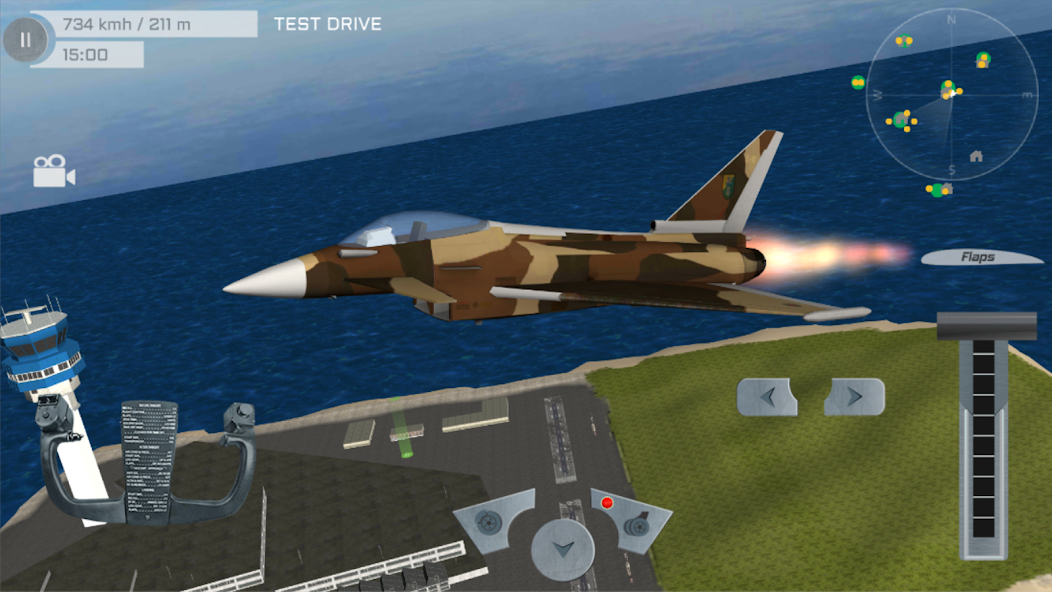Adjust the vertical throttle slider
Screen dimensions: 1052x592
pyautogui.click(x=985, y=440)
